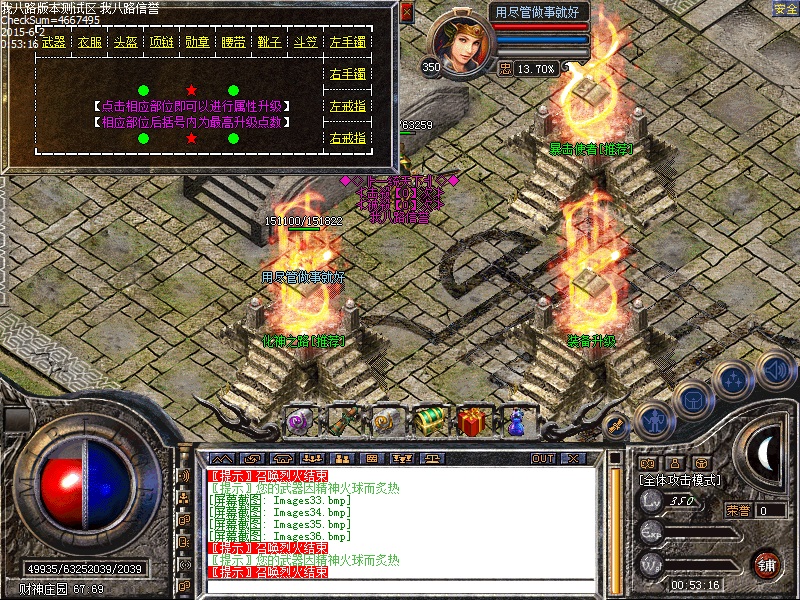
Task: Drink the blue potion in the belt
Action: click(517, 422)
